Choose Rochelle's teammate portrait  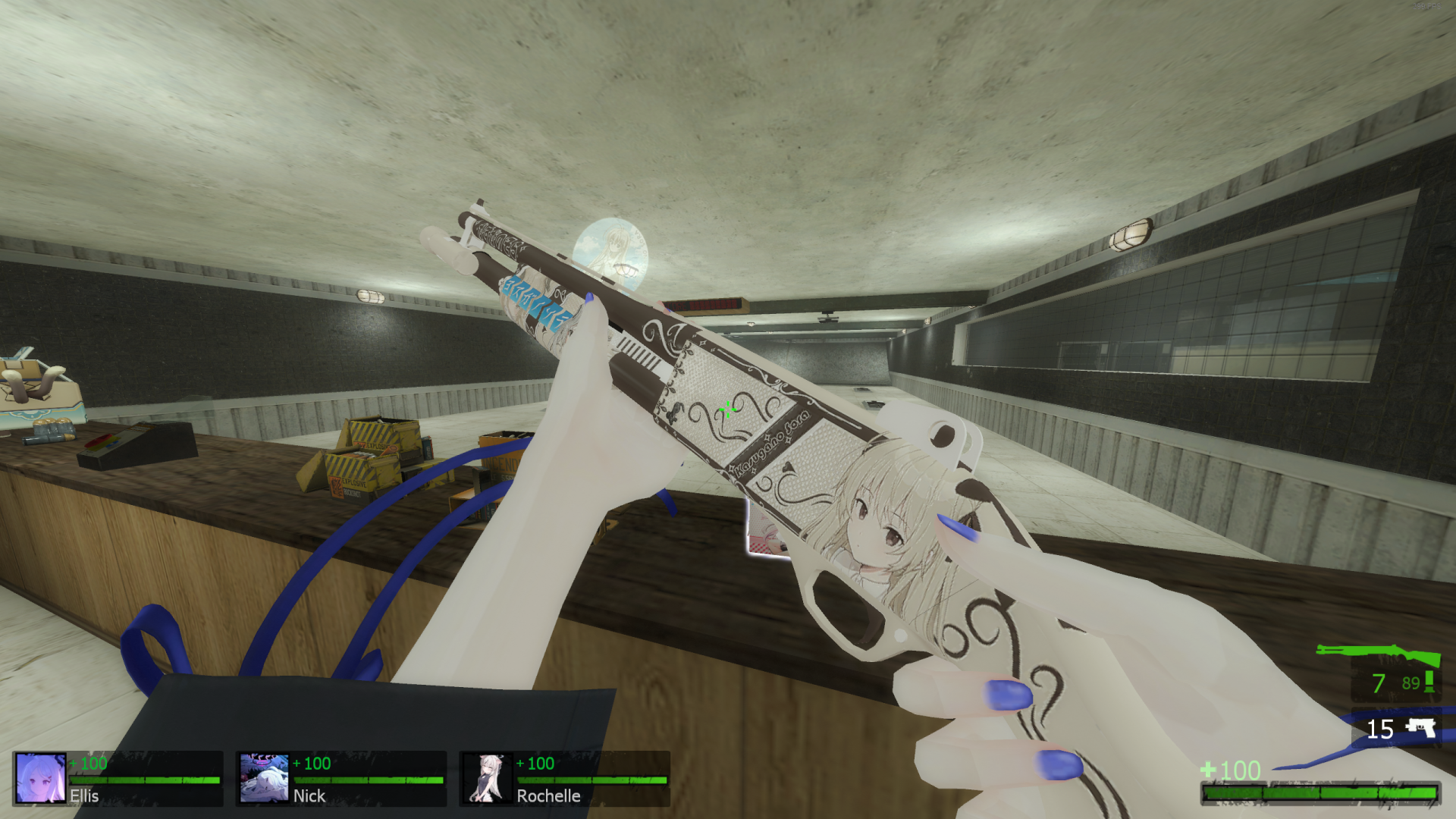[487, 777]
